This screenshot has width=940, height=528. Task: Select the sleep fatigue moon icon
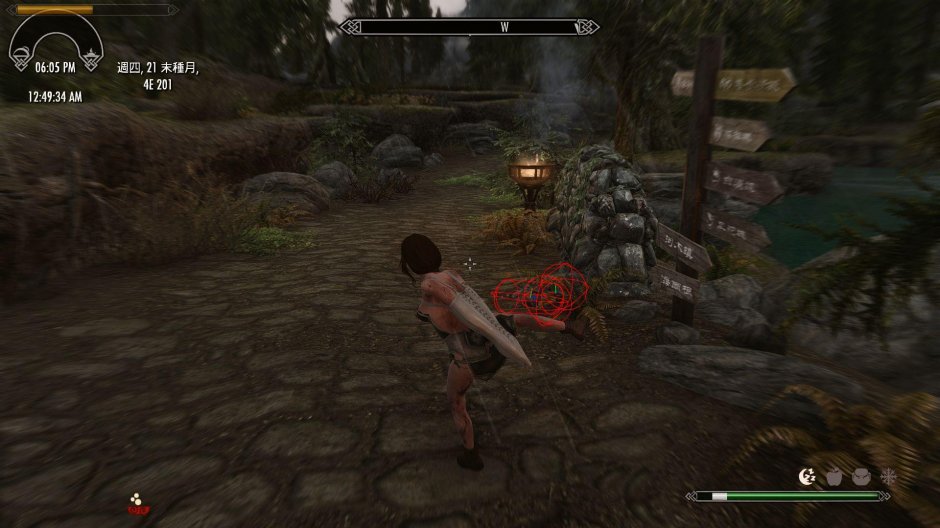pyautogui.click(x=807, y=477)
